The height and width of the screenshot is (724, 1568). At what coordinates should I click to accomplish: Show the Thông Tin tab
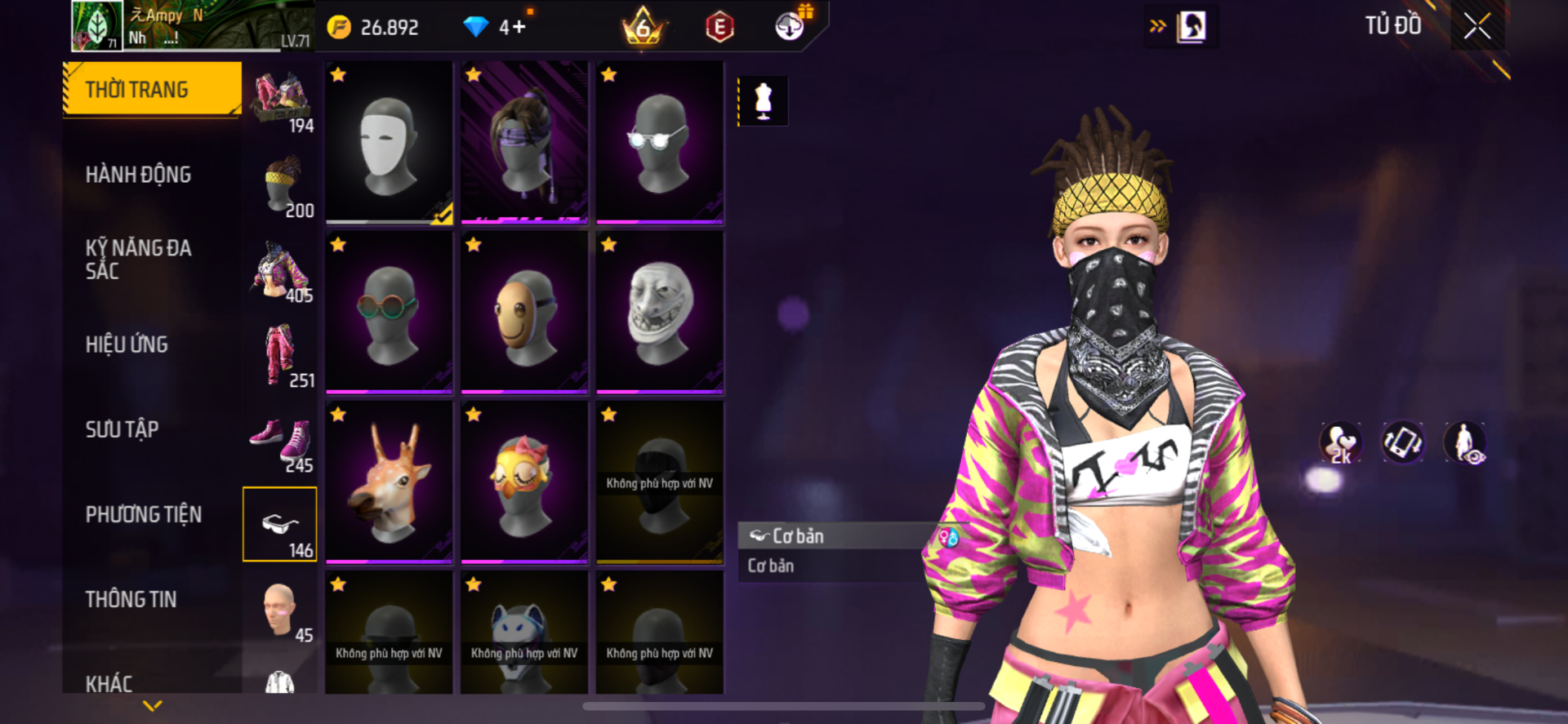pyautogui.click(x=131, y=599)
